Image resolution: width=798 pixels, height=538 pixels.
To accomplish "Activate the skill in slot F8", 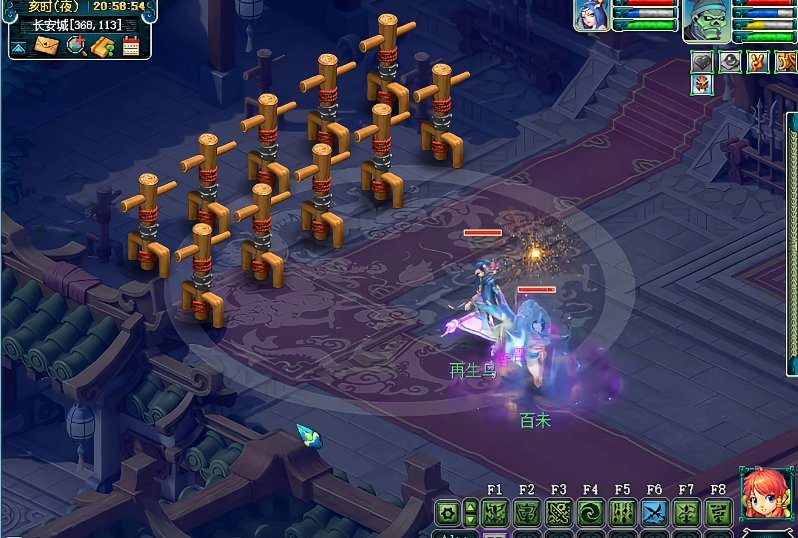I will pyautogui.click(x=718, y=513).
